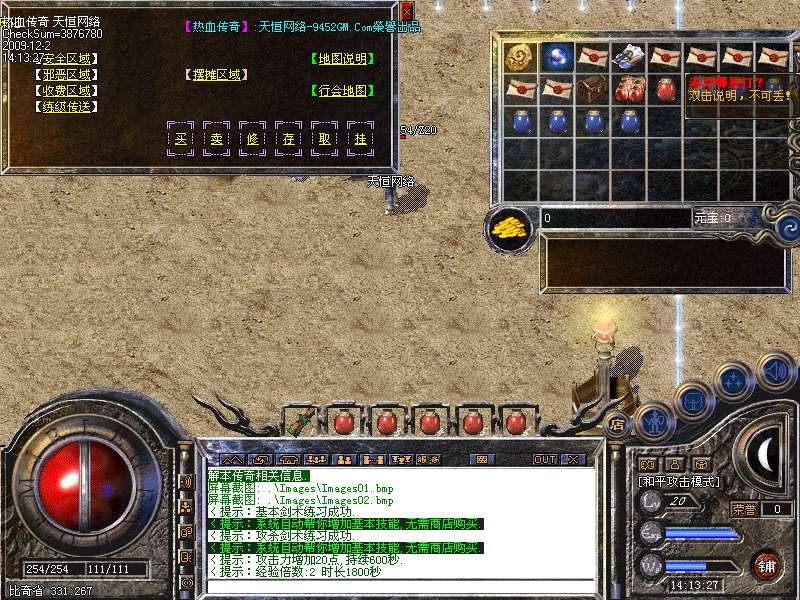Select the wooden treasure chest in the bag

tap(593, 87)
